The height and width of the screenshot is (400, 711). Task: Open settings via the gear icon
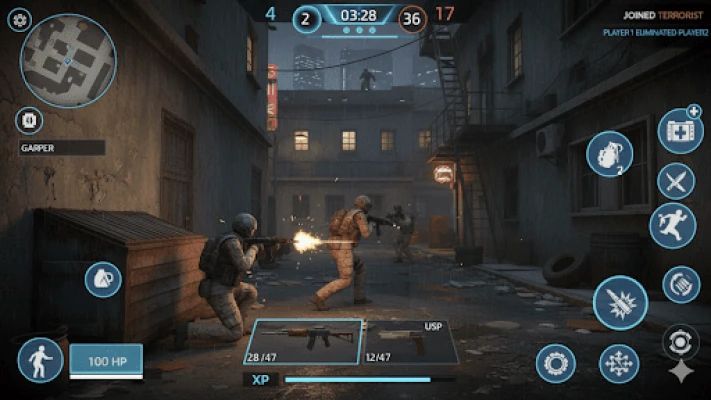click(x=19, y=20)
